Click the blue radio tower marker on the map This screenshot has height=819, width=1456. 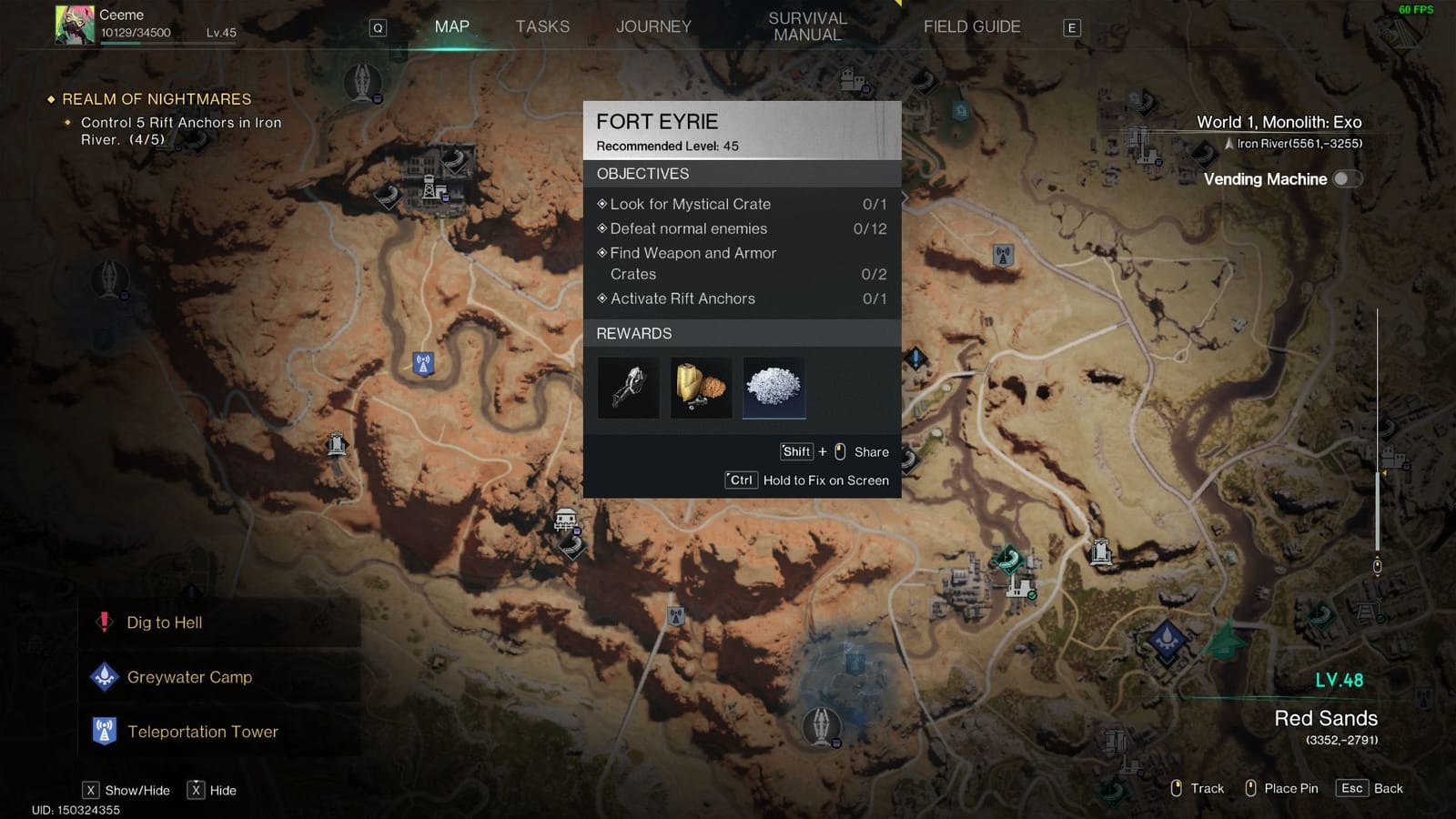point(422,361)
